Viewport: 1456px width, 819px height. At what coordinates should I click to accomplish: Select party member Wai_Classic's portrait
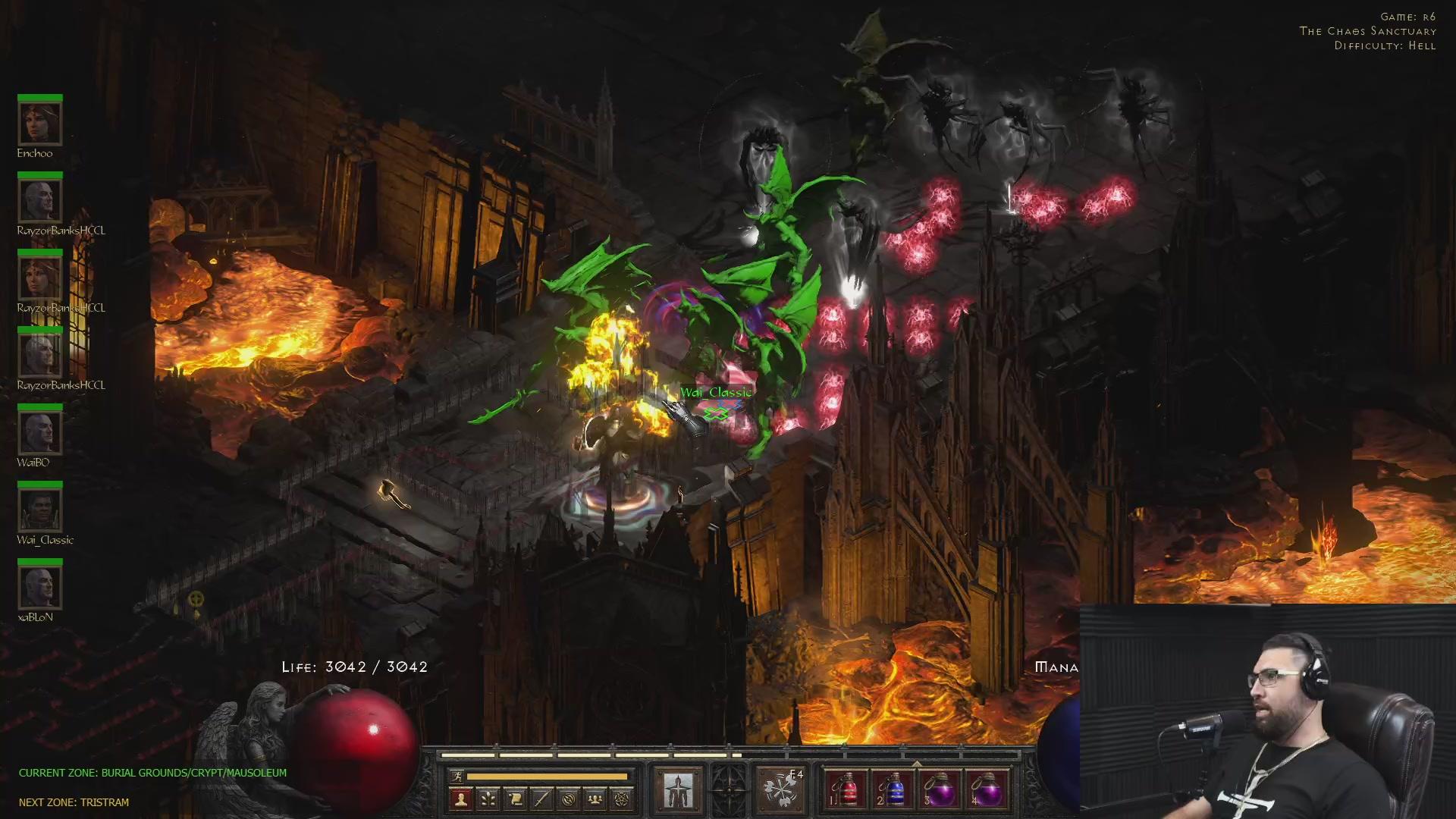[39, 510]
